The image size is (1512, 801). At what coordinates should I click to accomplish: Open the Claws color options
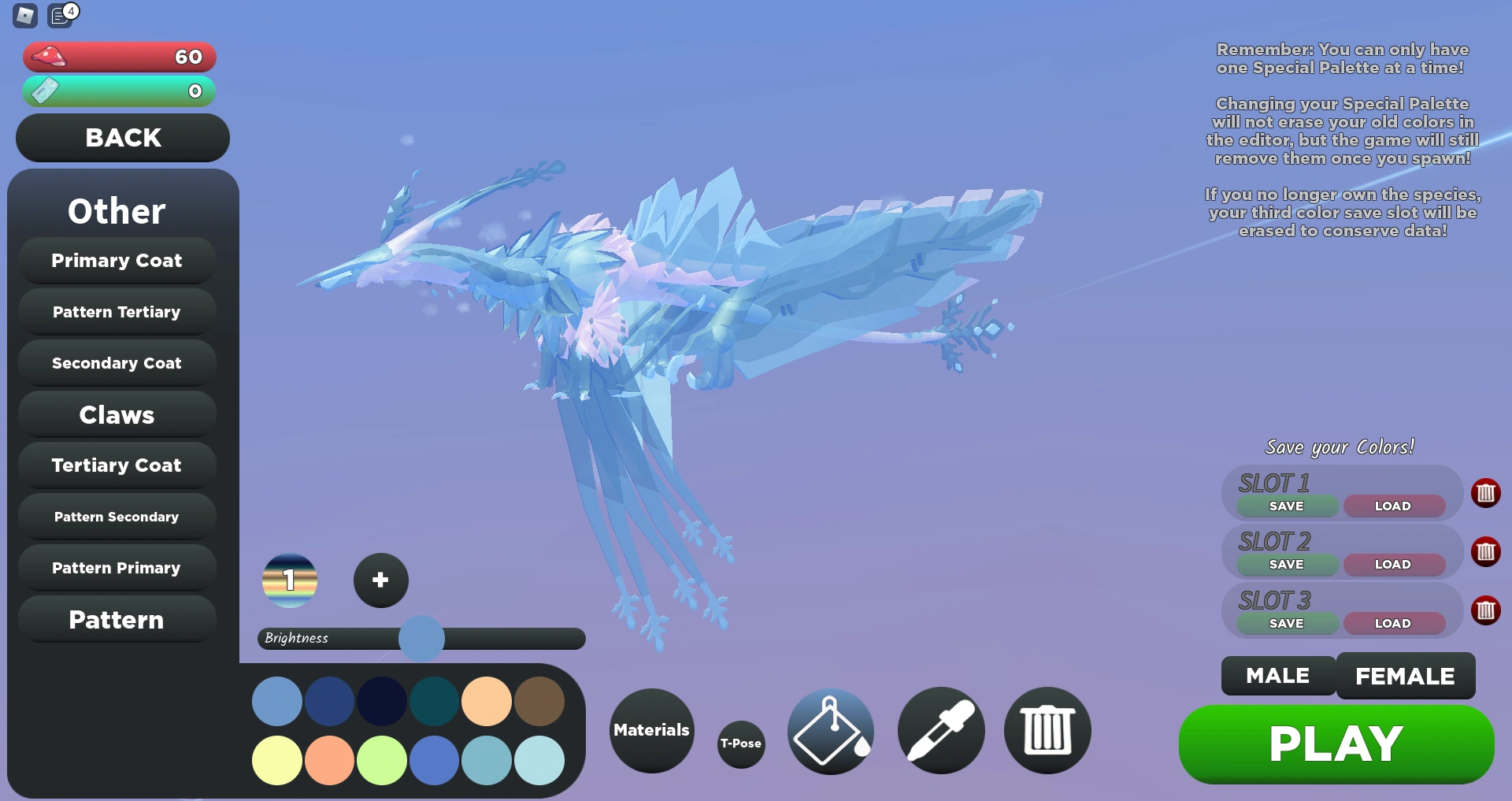click(x=117, y=414)
